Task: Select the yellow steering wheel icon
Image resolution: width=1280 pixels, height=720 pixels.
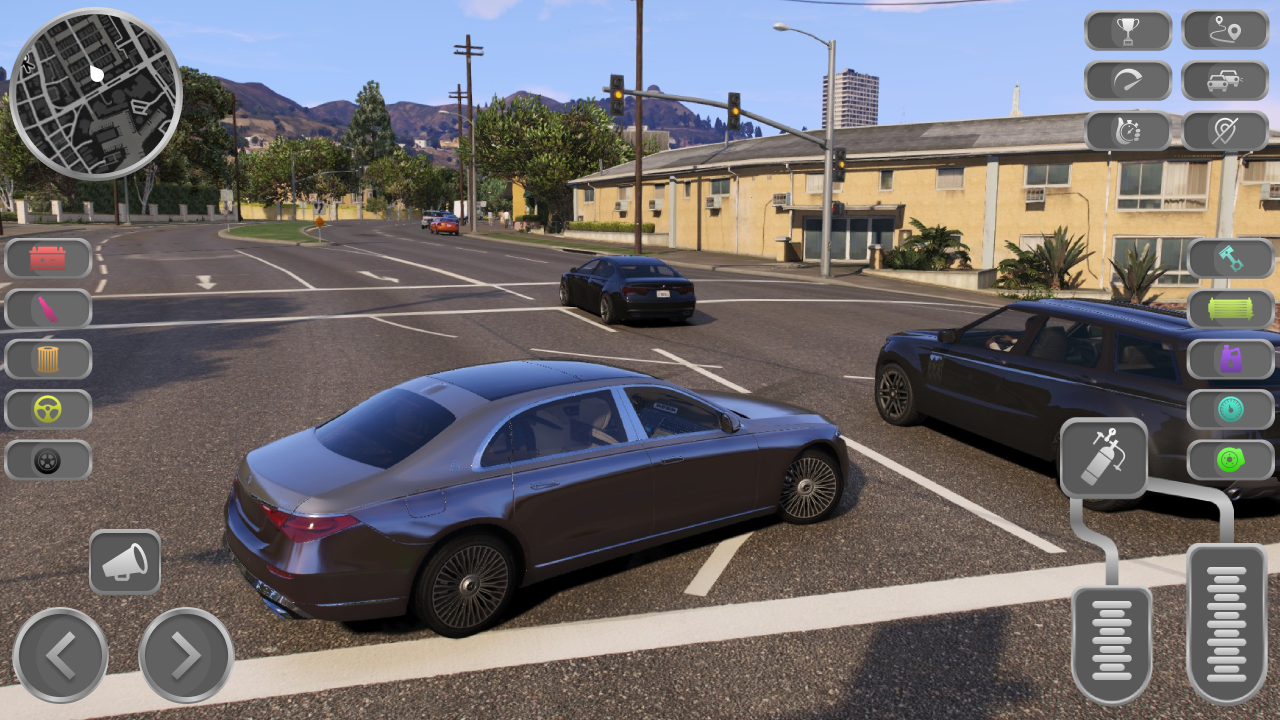Action: [47, 410]
